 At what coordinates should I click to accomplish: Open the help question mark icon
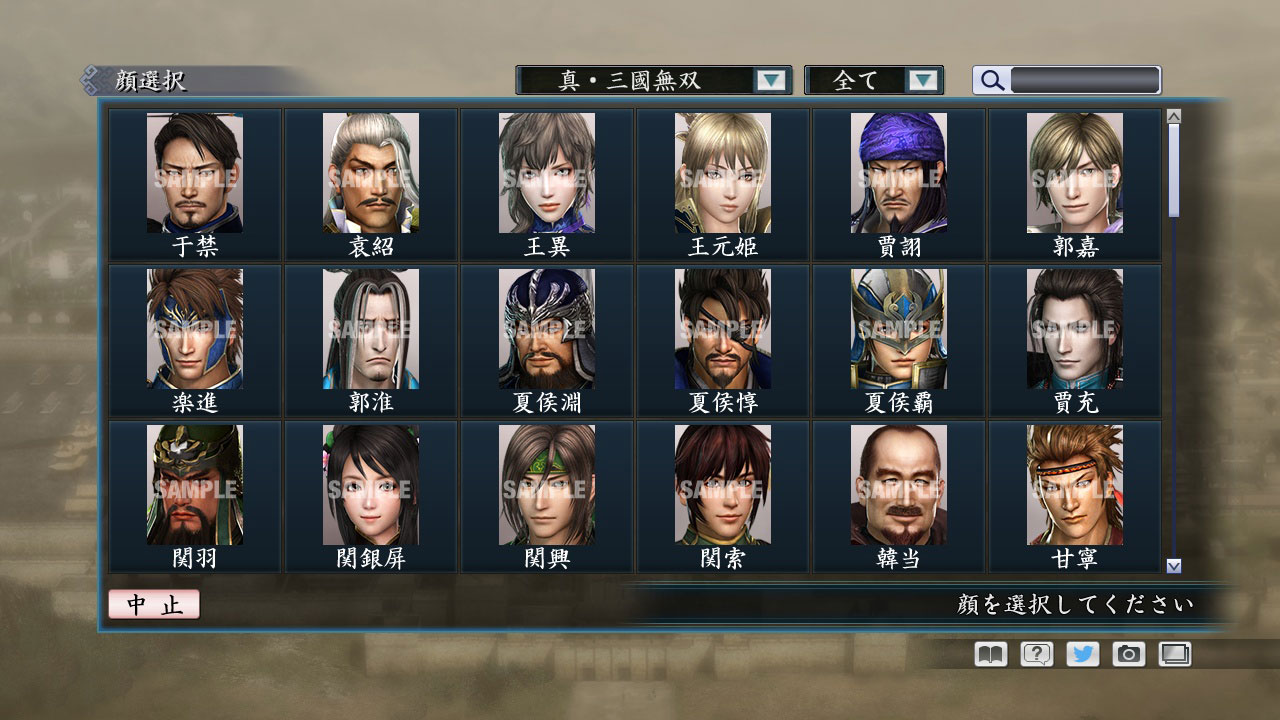click(1034, 654)
